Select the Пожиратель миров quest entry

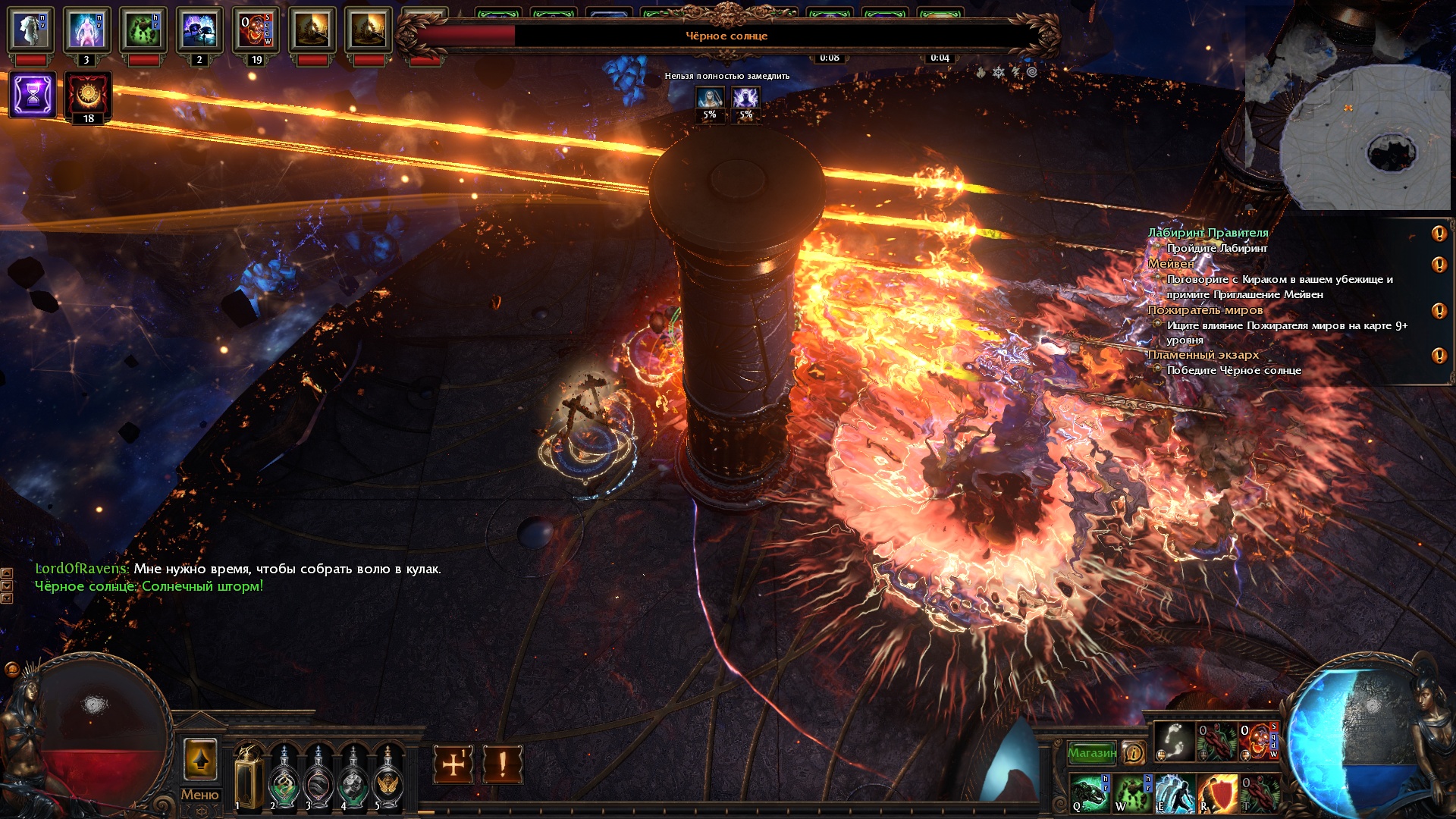point(1205,309)
